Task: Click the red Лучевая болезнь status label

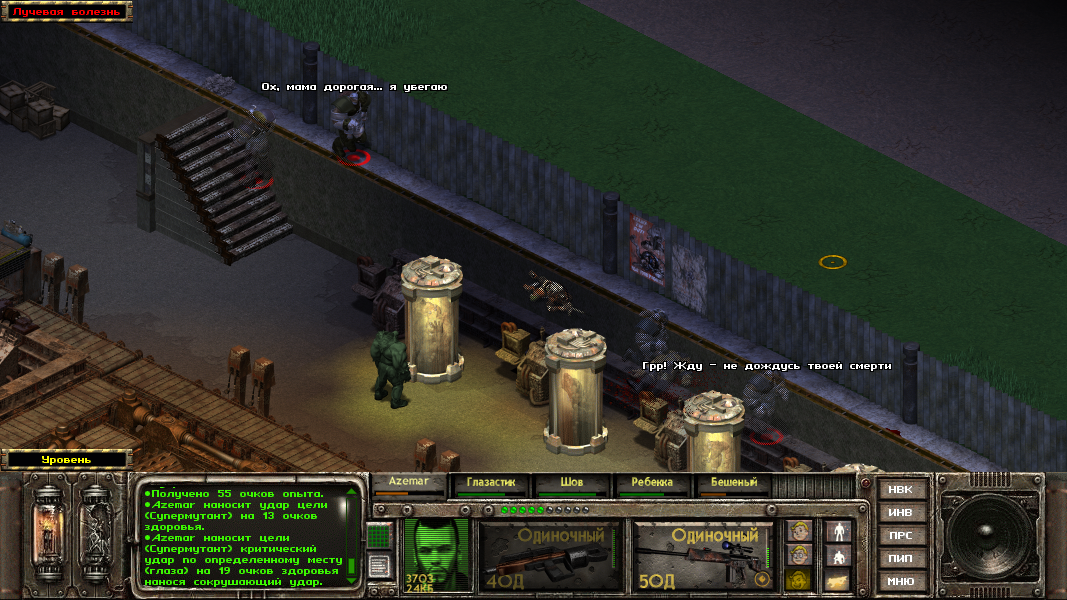Action: tap(66, 12)
